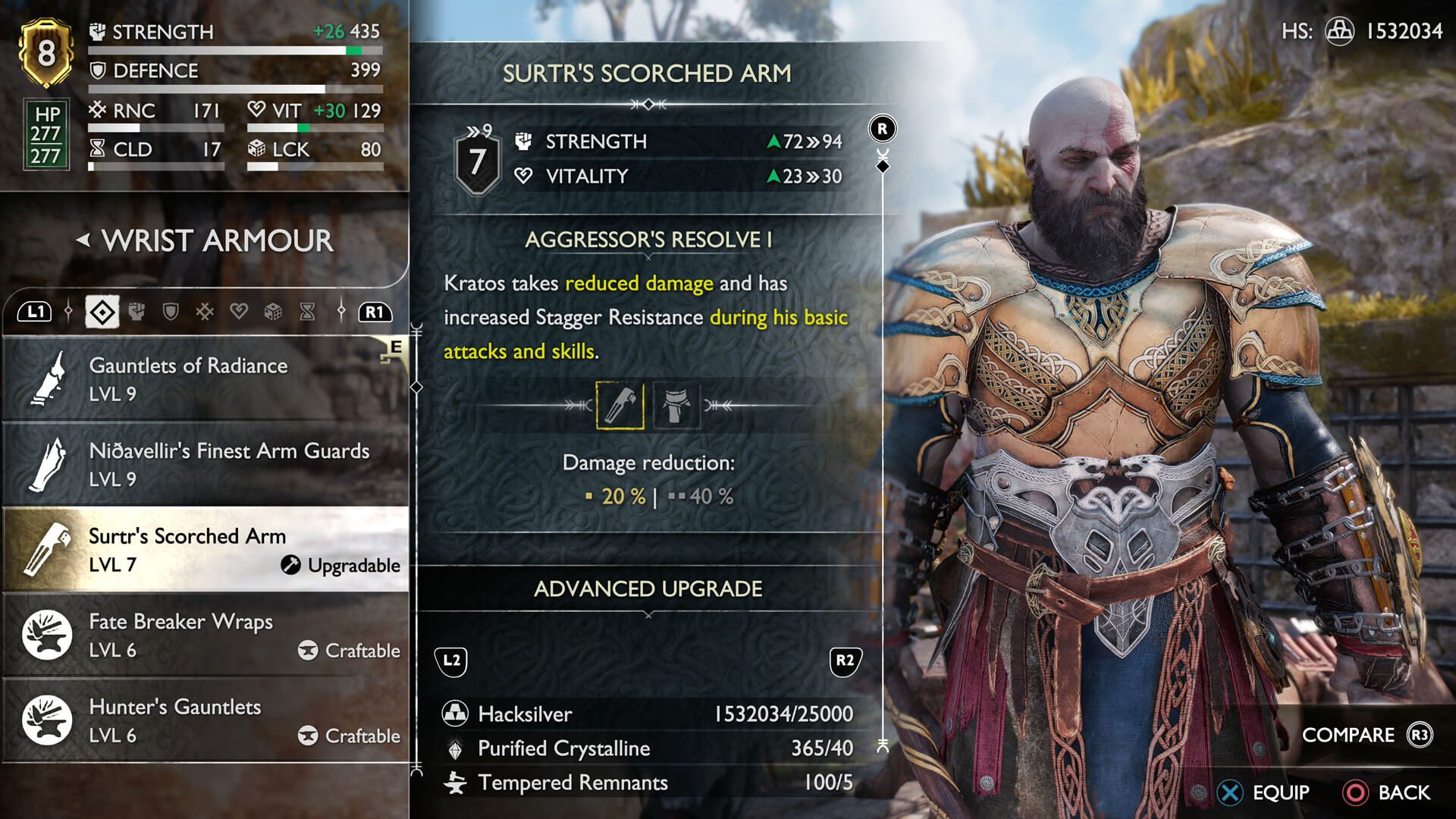Switch to the Runic stat filter
The width and height of the screenshot is (1456, 819).
point(205,312)
